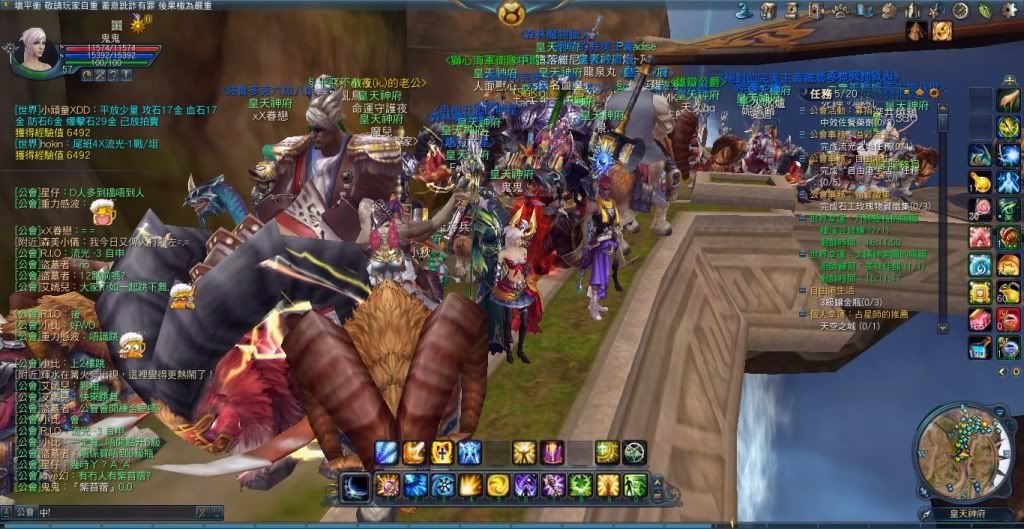Image resolution: width=1024 pixels, height=529 pixels.
Task: Open the wizard hat menu icon
Action: point(743,10)
